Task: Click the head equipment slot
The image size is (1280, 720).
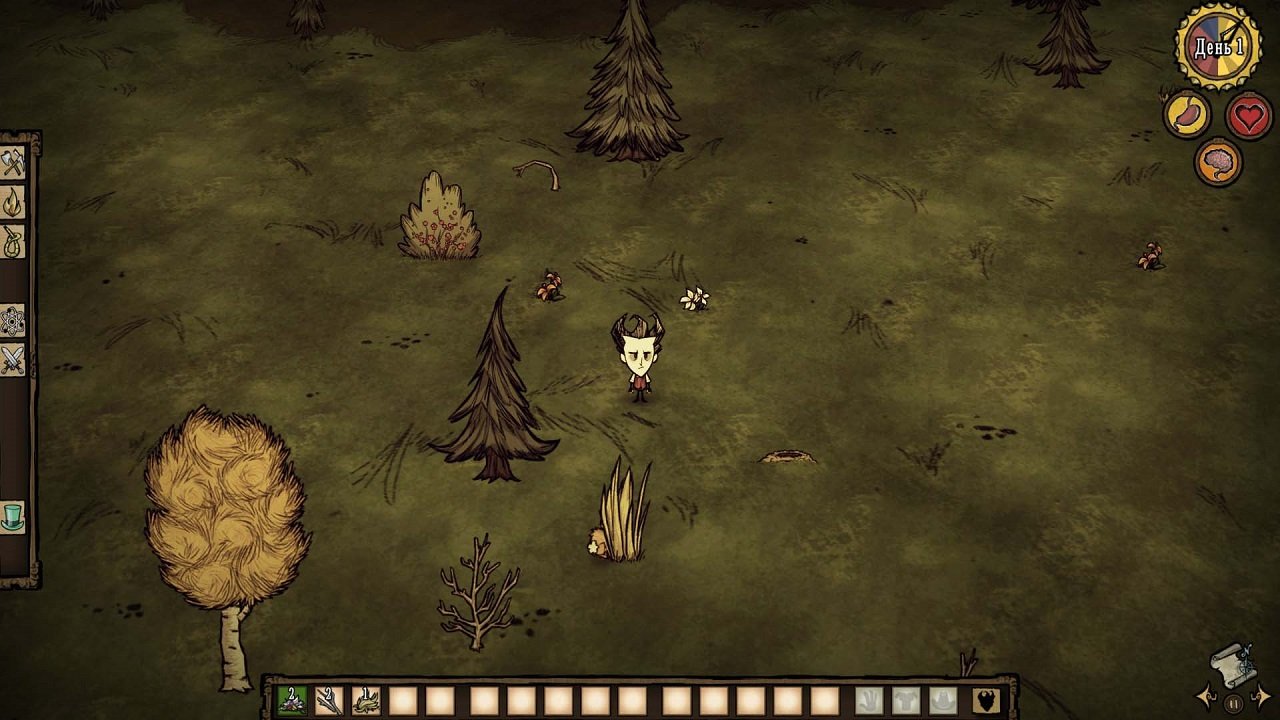Action: click(942, 700)
